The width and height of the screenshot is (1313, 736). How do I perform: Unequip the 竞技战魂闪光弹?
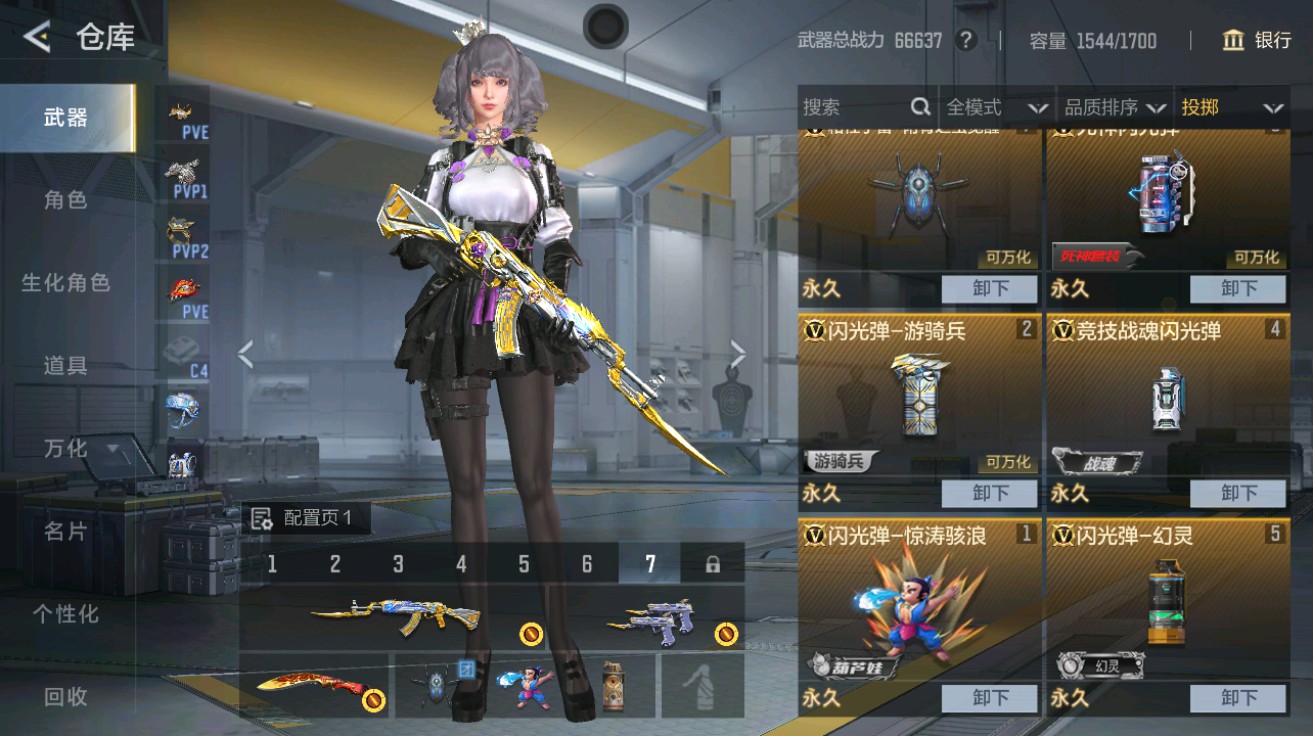pos(1237,493)
